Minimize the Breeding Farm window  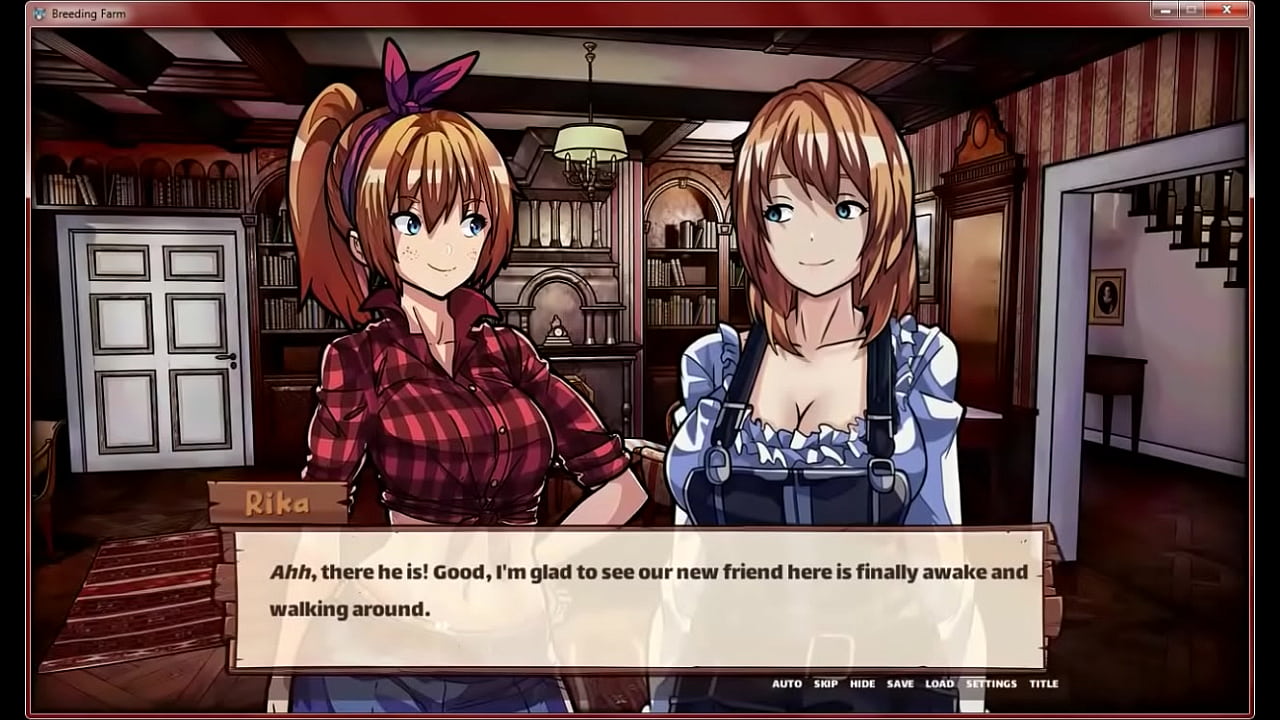(1166, 10)
